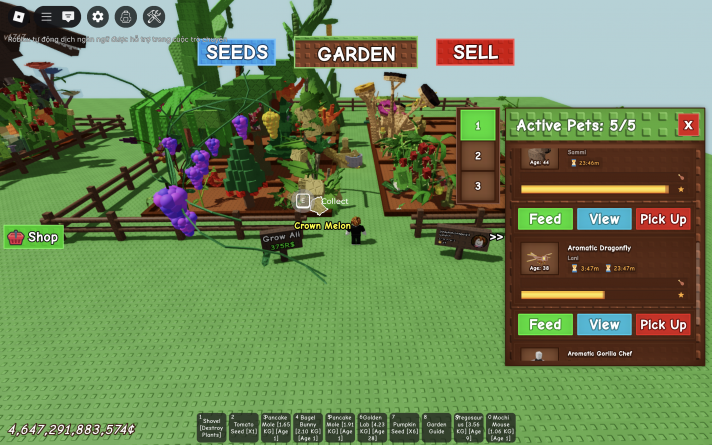Viewport: 712px width, 445px height.
Task: Feed the Aromatic Dragonfly pet
Action: (545, 325)
